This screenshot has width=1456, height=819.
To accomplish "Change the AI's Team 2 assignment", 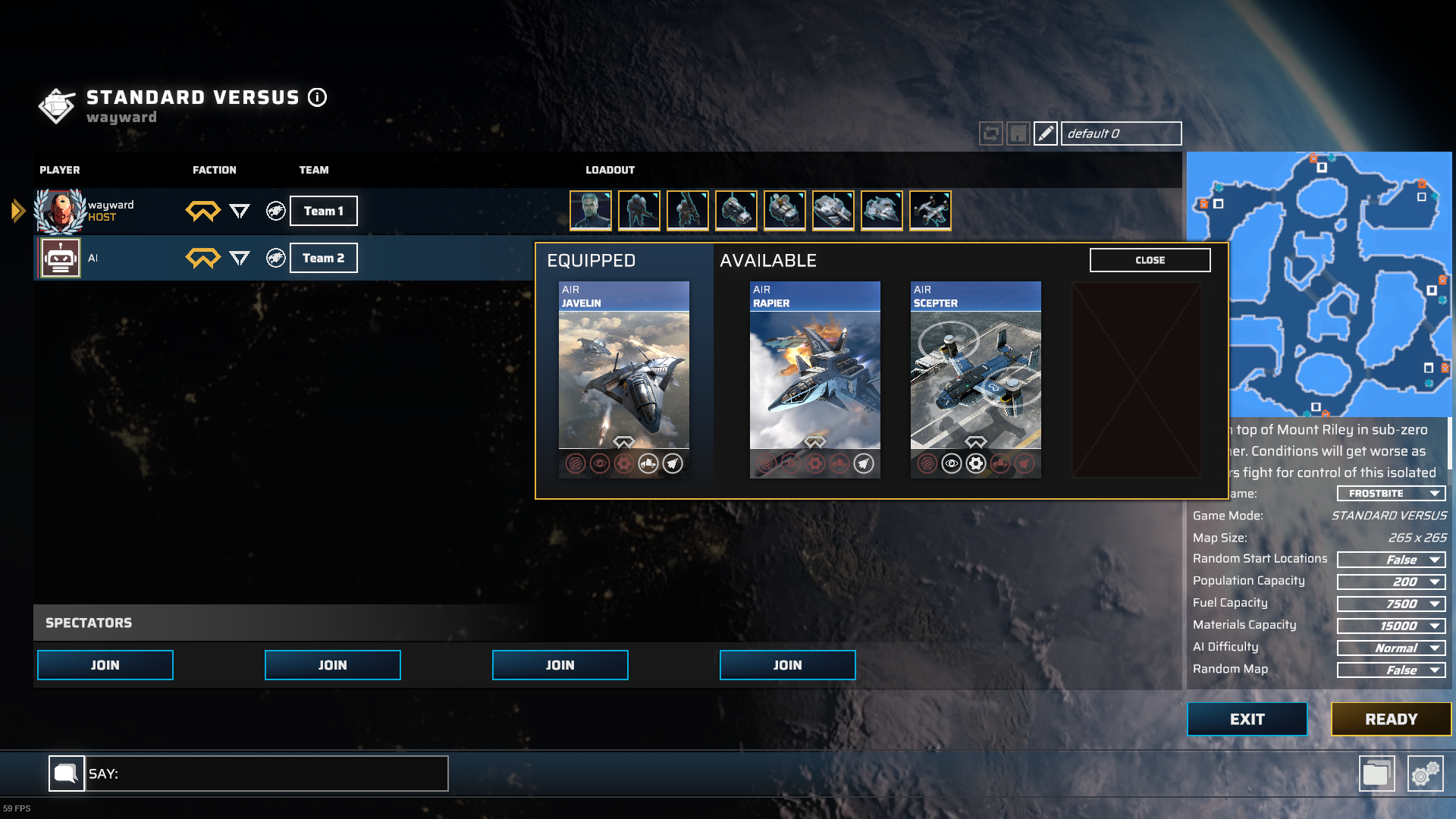I will (x=323, y=258).
